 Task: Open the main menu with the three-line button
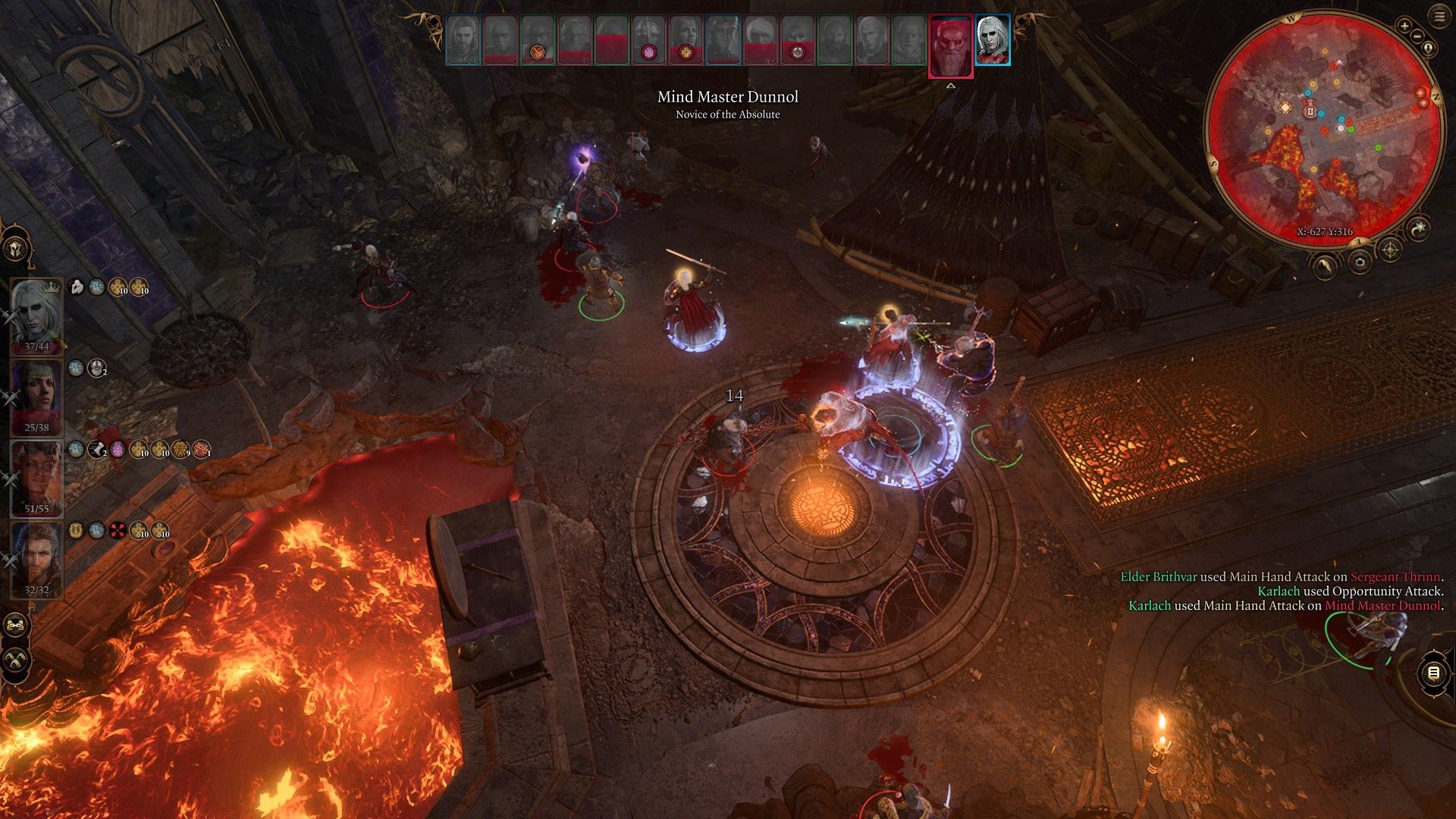(x=1439, y=15)
